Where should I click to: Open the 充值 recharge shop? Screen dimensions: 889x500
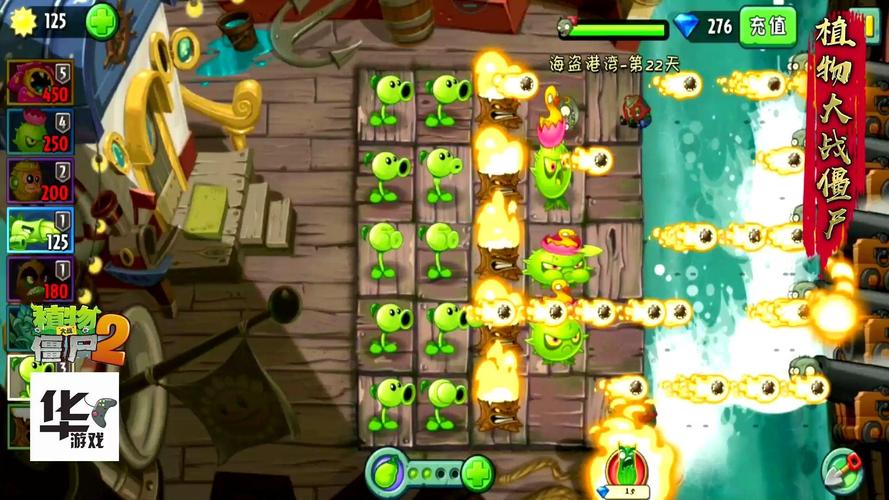click(767, 25)
